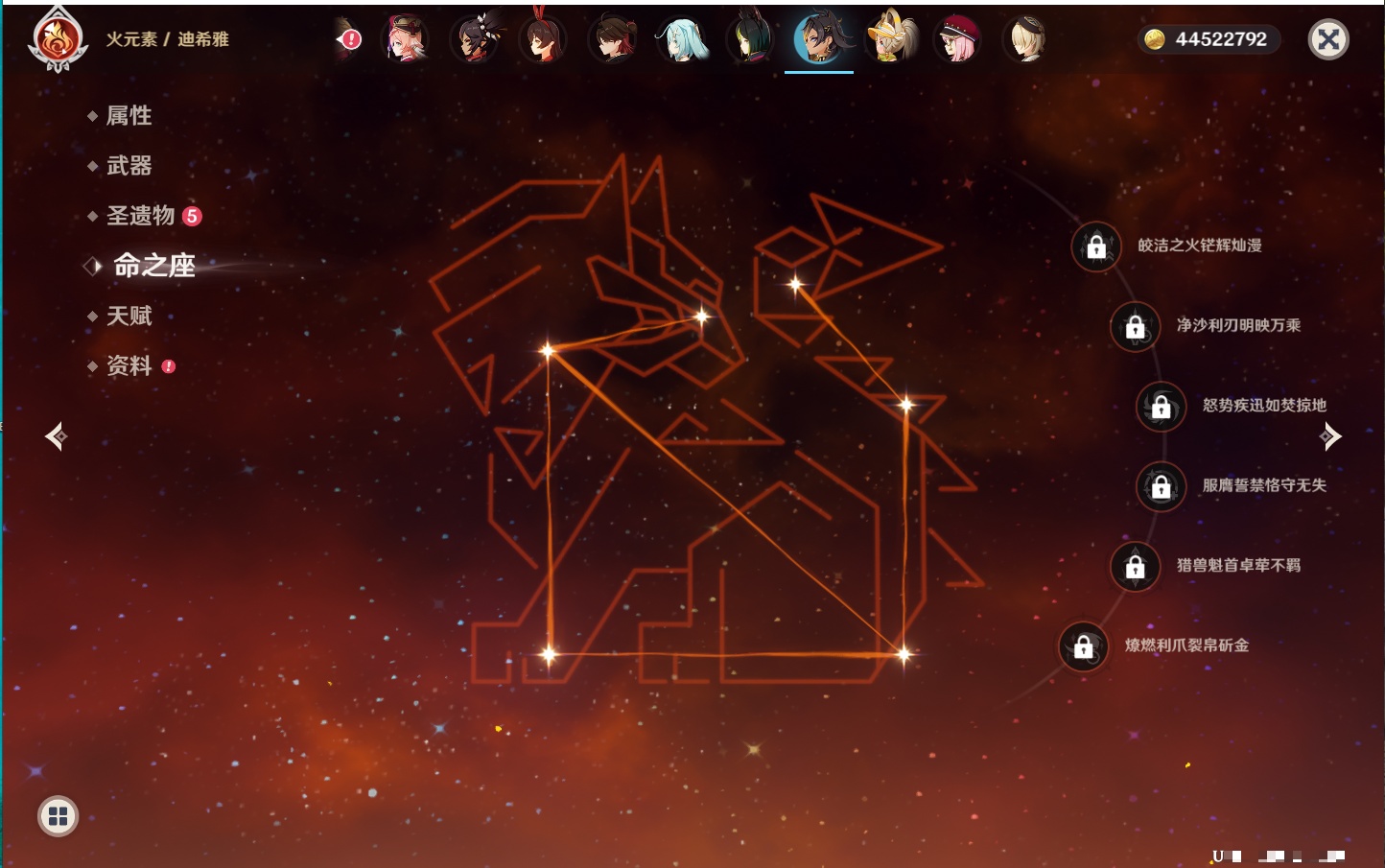Open constellation 服膺誓禁恪守无失
The image size is (1385, 868).
point(1162,486)
